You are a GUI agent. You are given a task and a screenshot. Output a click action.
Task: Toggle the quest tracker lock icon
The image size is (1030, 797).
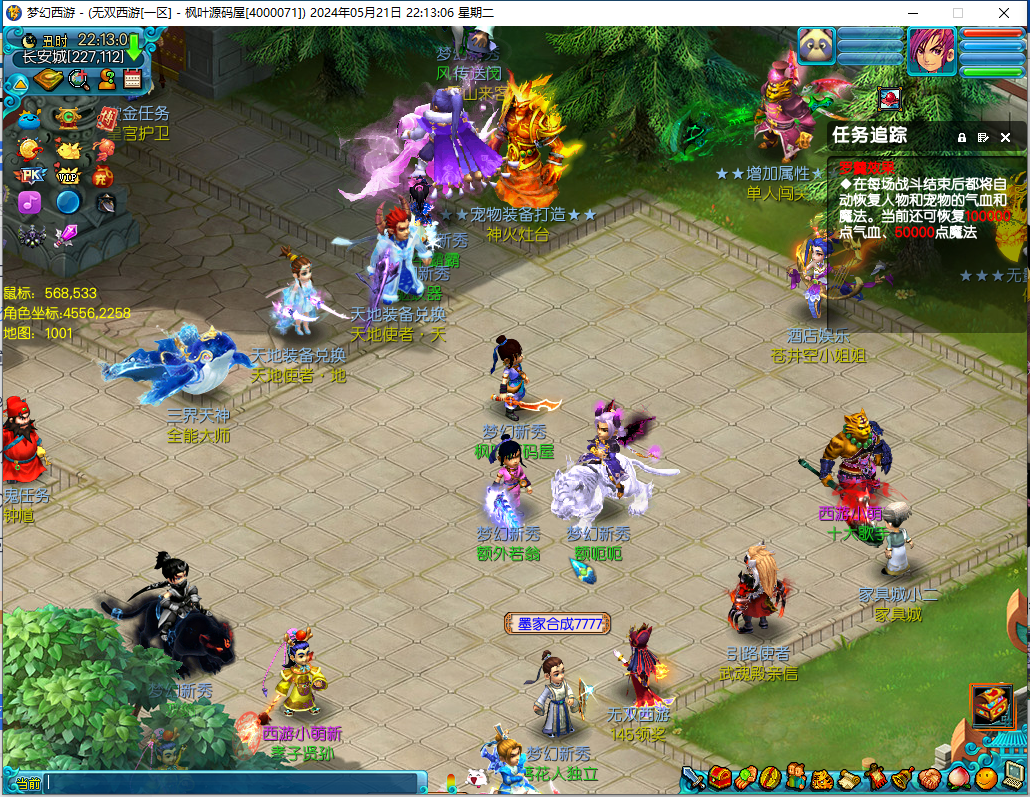coord(962,137)
